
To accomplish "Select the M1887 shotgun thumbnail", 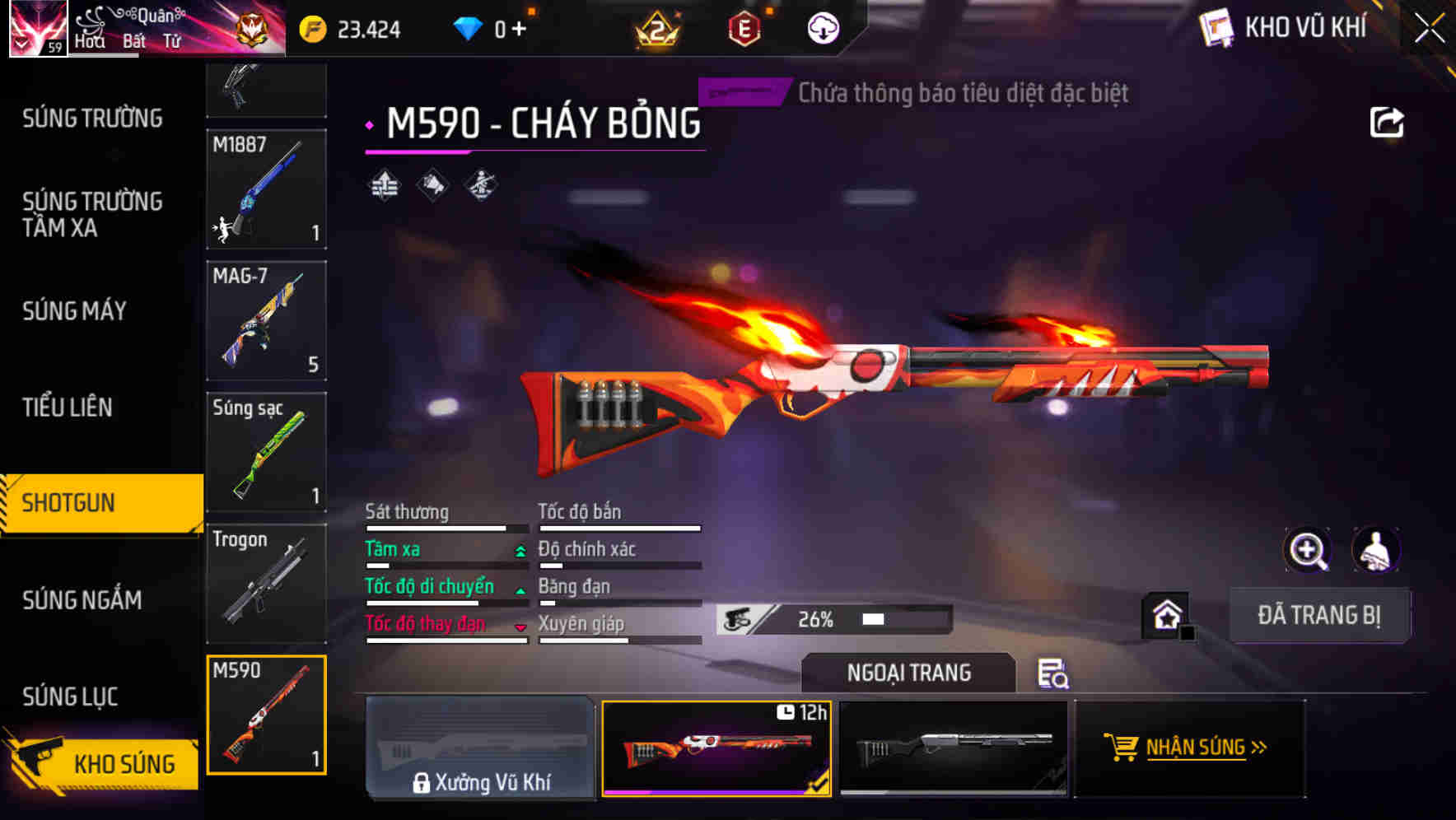I will click(266, 190).
